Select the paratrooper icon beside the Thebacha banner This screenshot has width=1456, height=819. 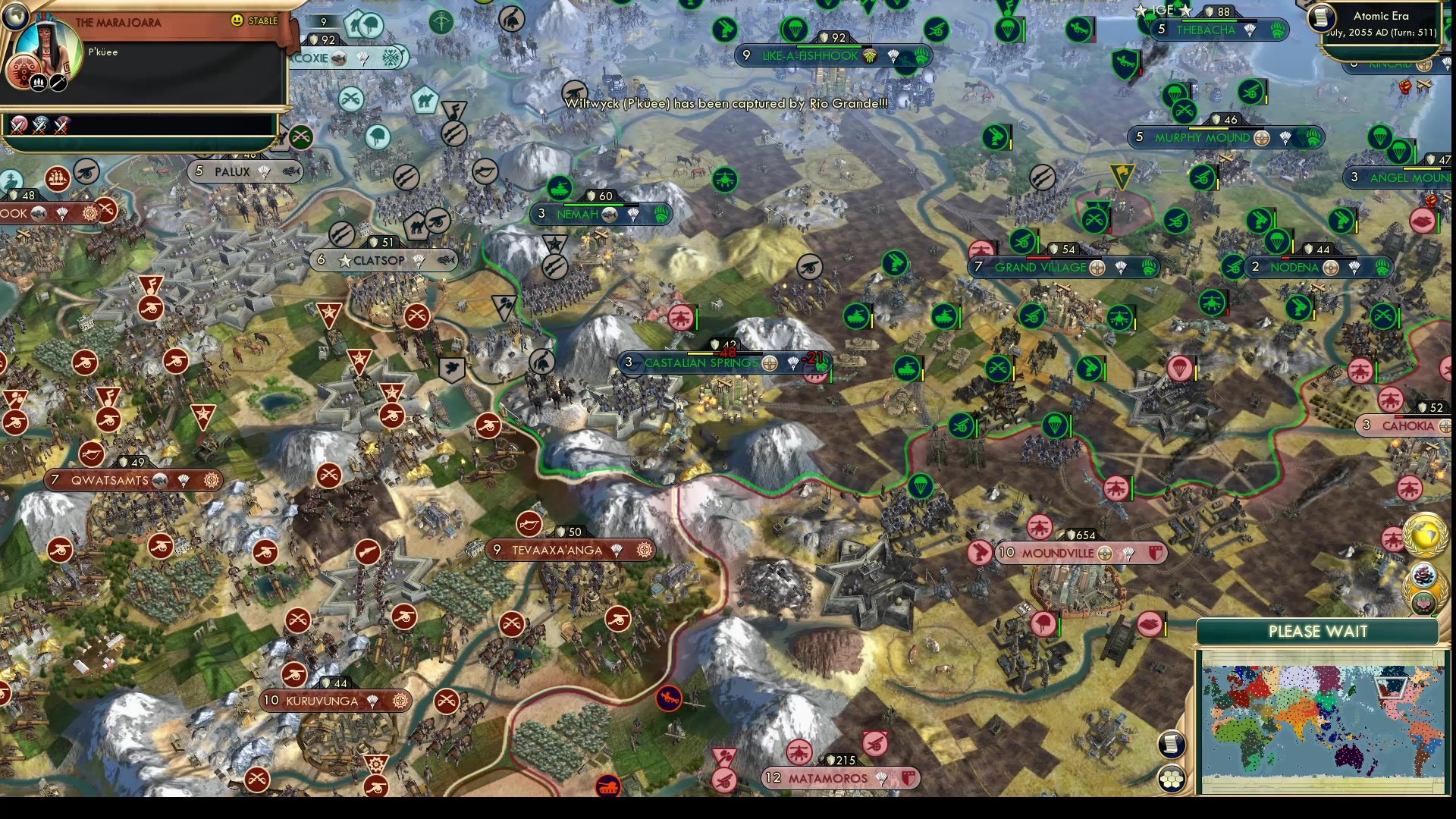1150,20
